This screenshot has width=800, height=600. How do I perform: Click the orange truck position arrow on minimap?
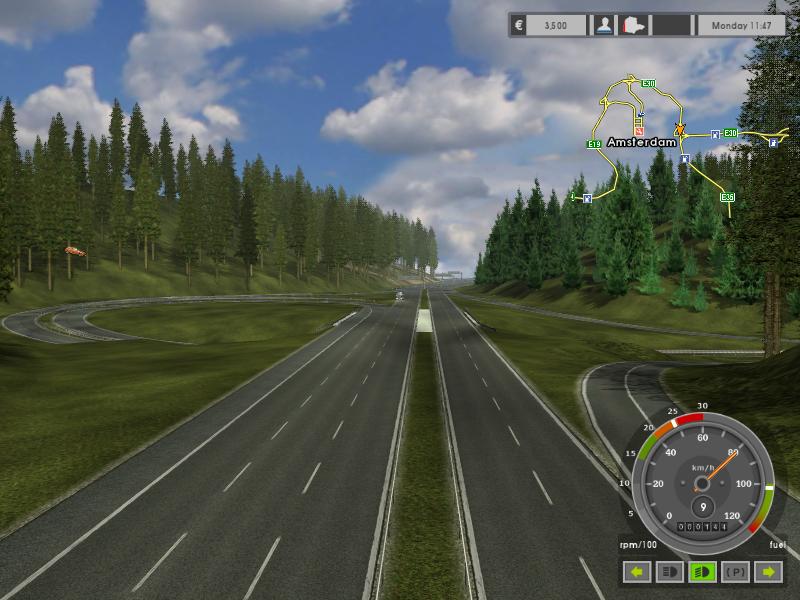[680, 131]
